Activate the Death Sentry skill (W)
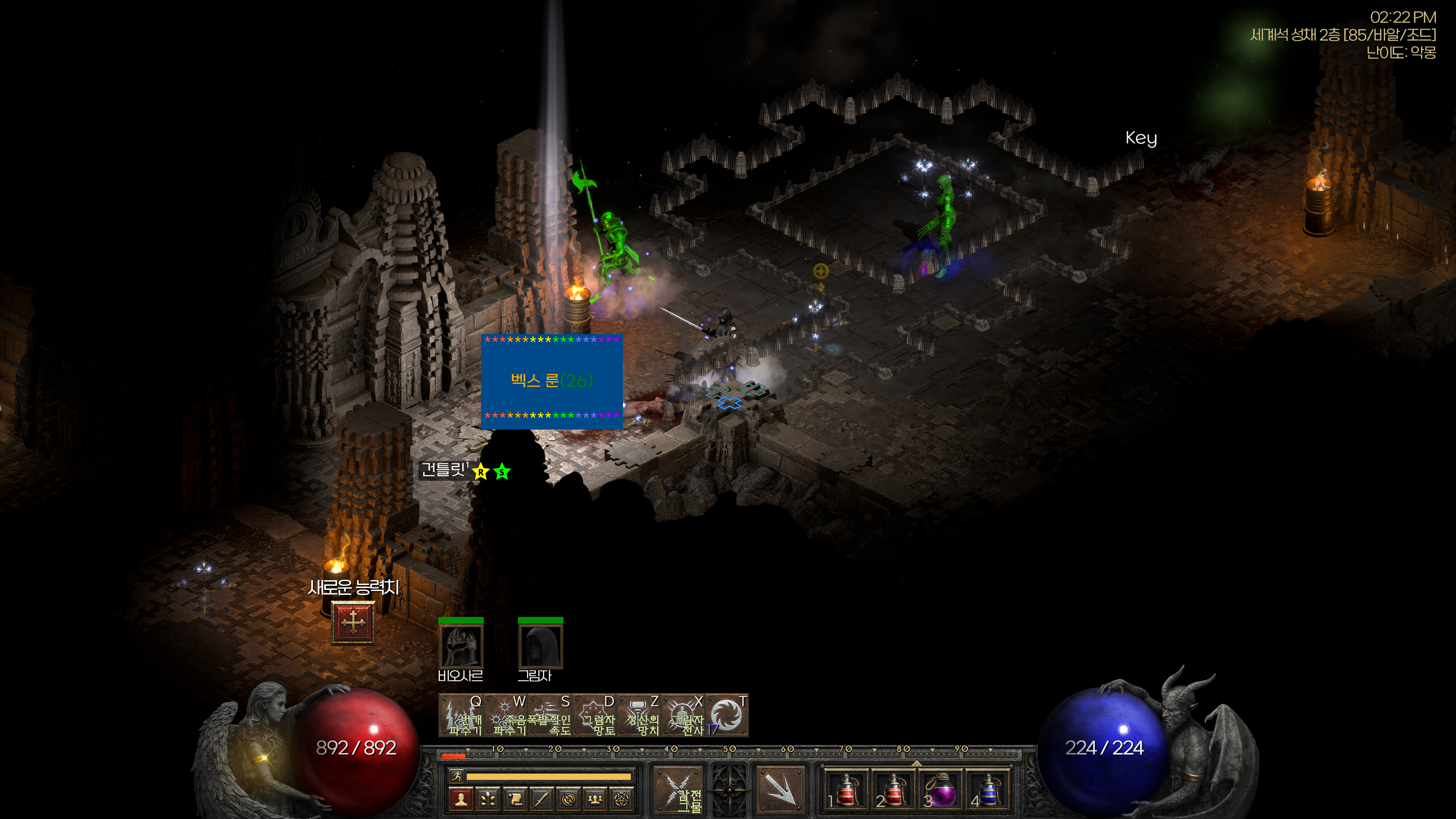The image size is (1456, 819). click(506, 715)
